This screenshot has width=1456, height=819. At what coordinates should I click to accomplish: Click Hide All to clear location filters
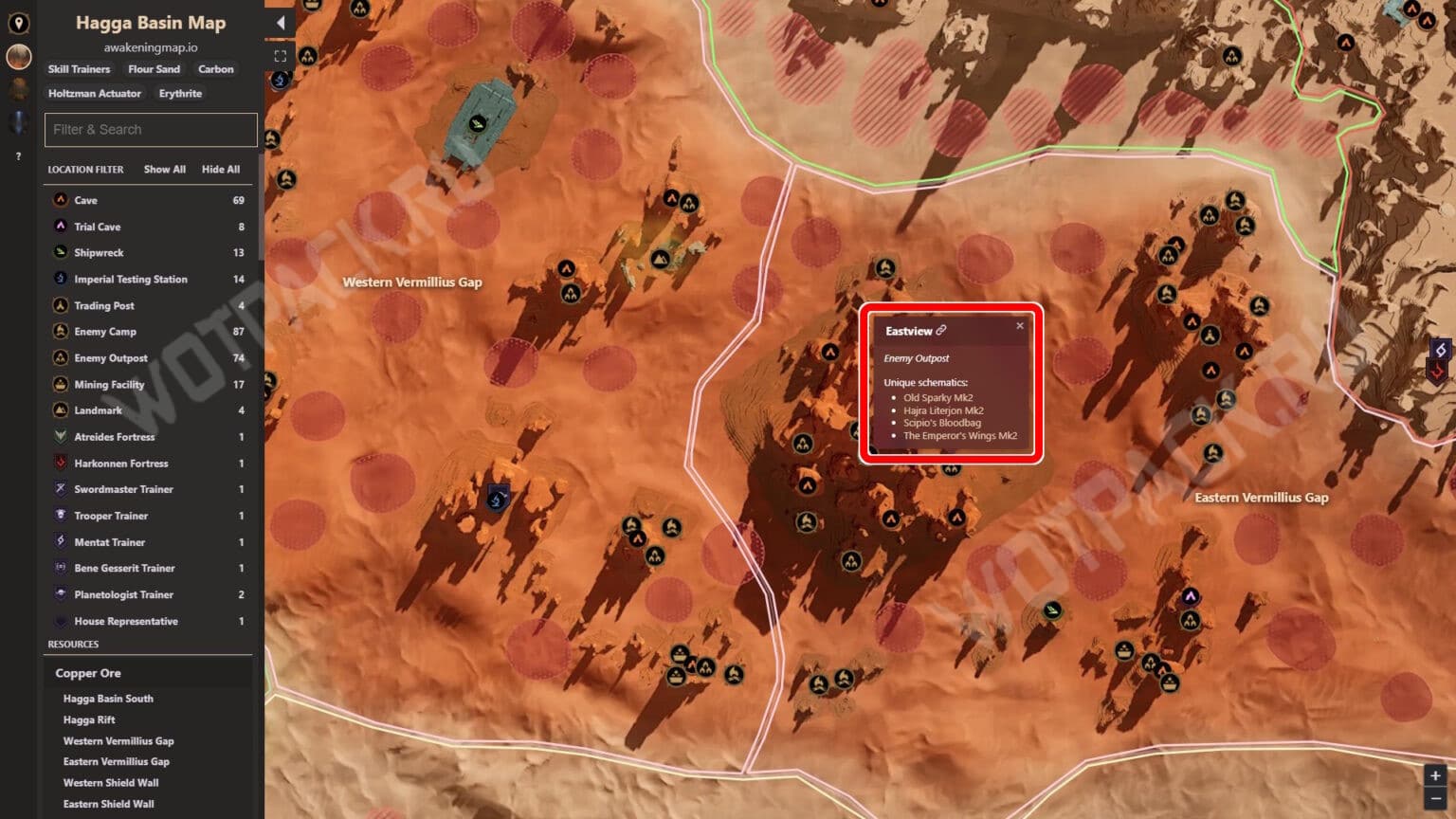221,169
